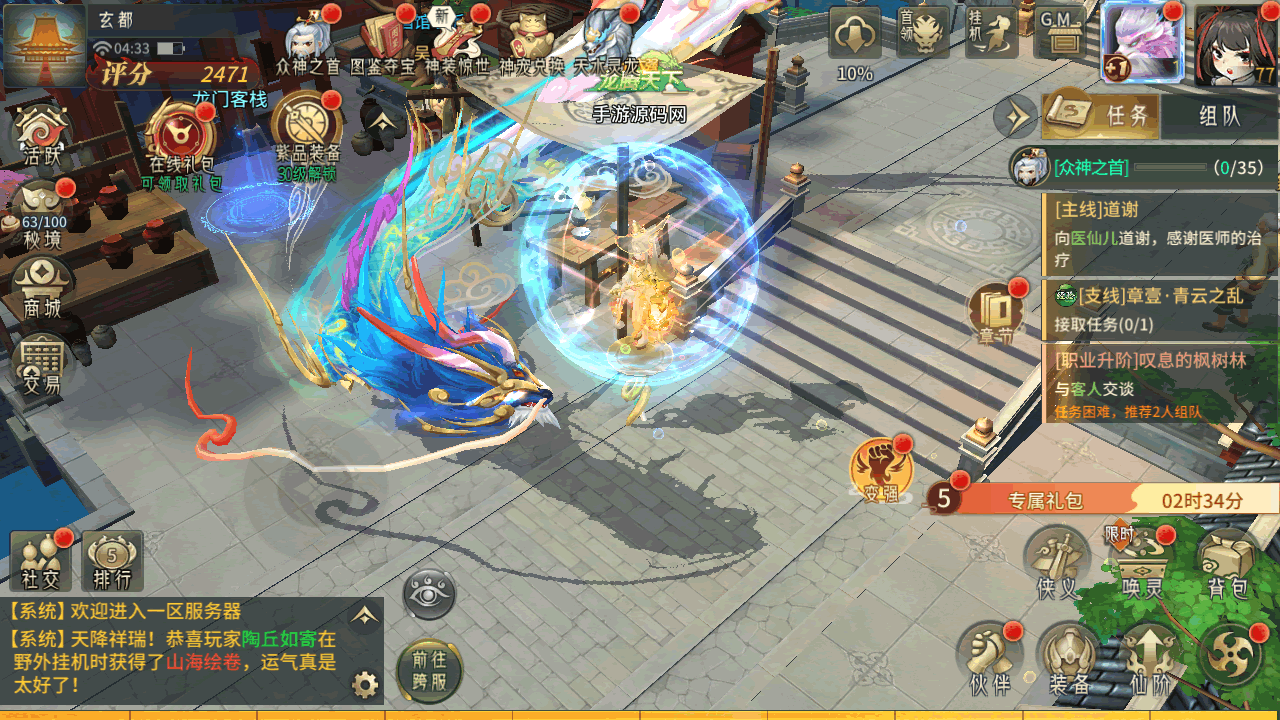This screenshot has height=720, width=1280.
Task: Open the 专属礼包 exclusive gift banner
Action: 1090,499
